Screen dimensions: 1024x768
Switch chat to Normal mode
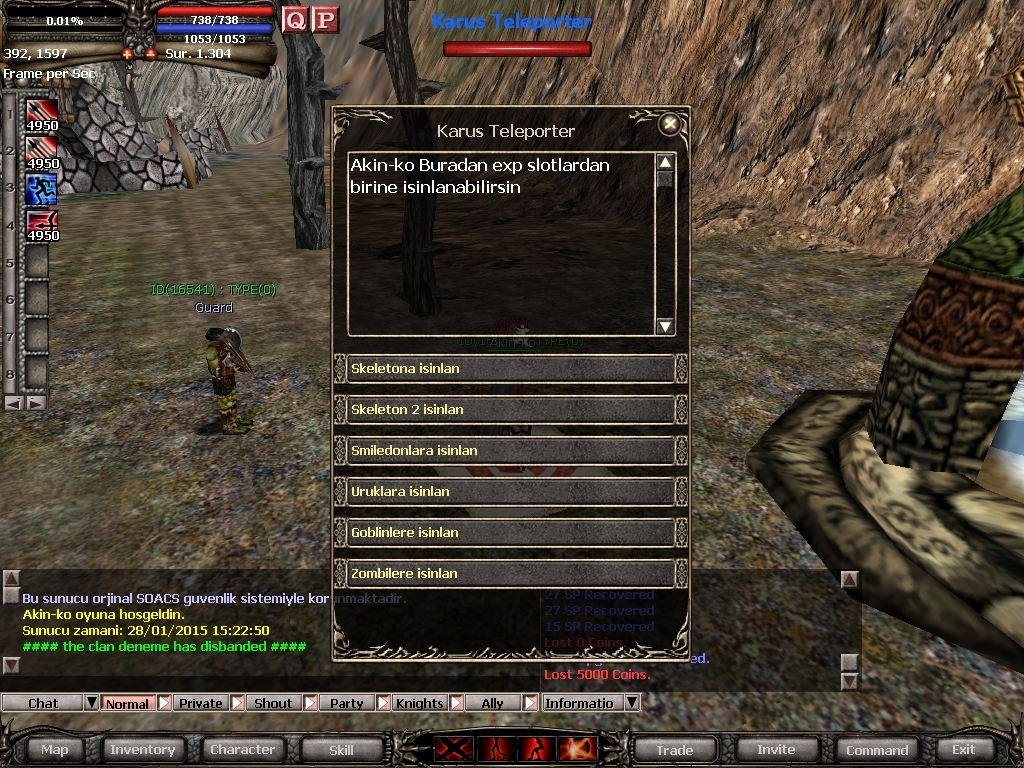click(128, 703)
